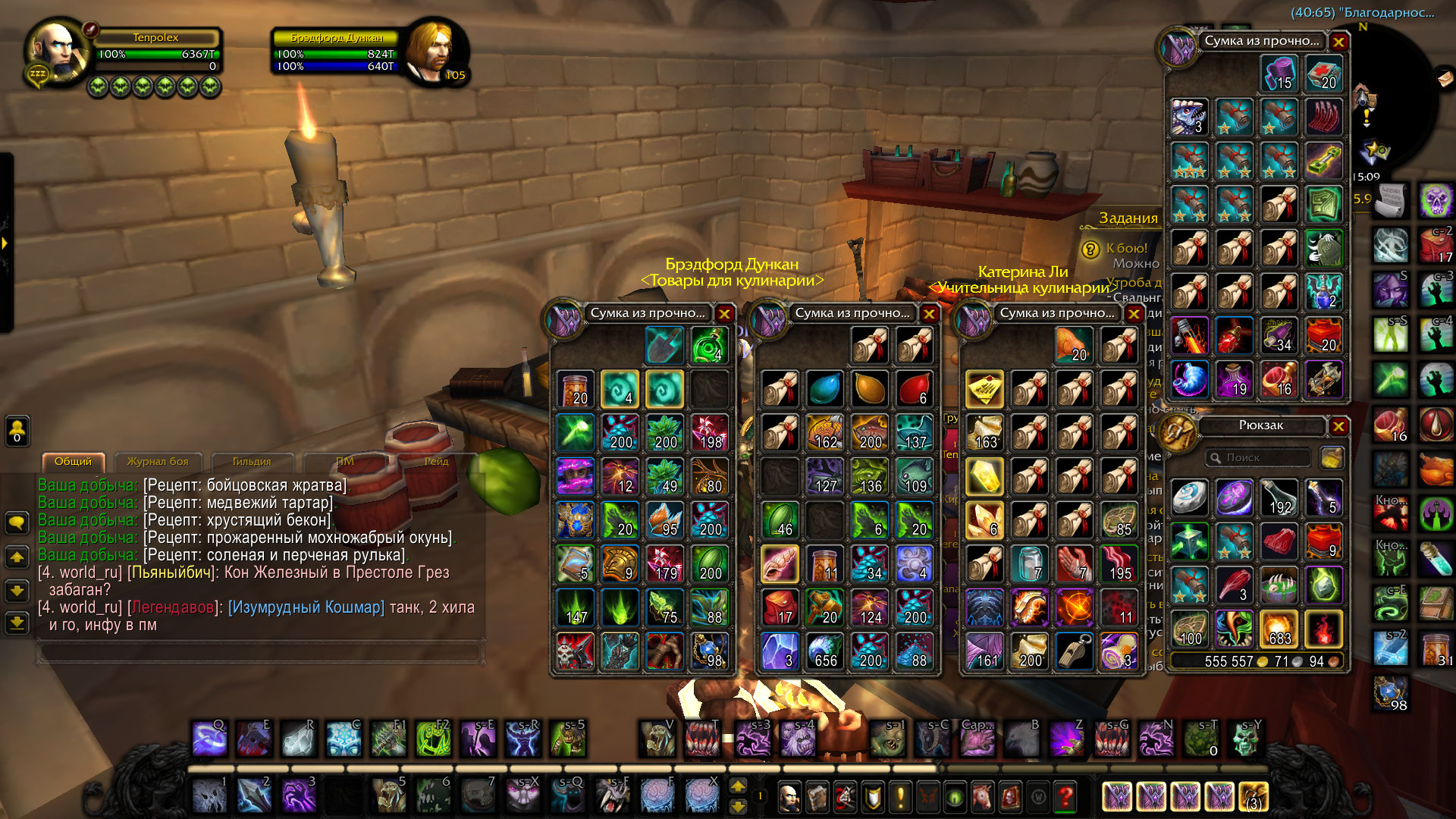
Task: Select the bottle stack of 192
Action: 1279,497
